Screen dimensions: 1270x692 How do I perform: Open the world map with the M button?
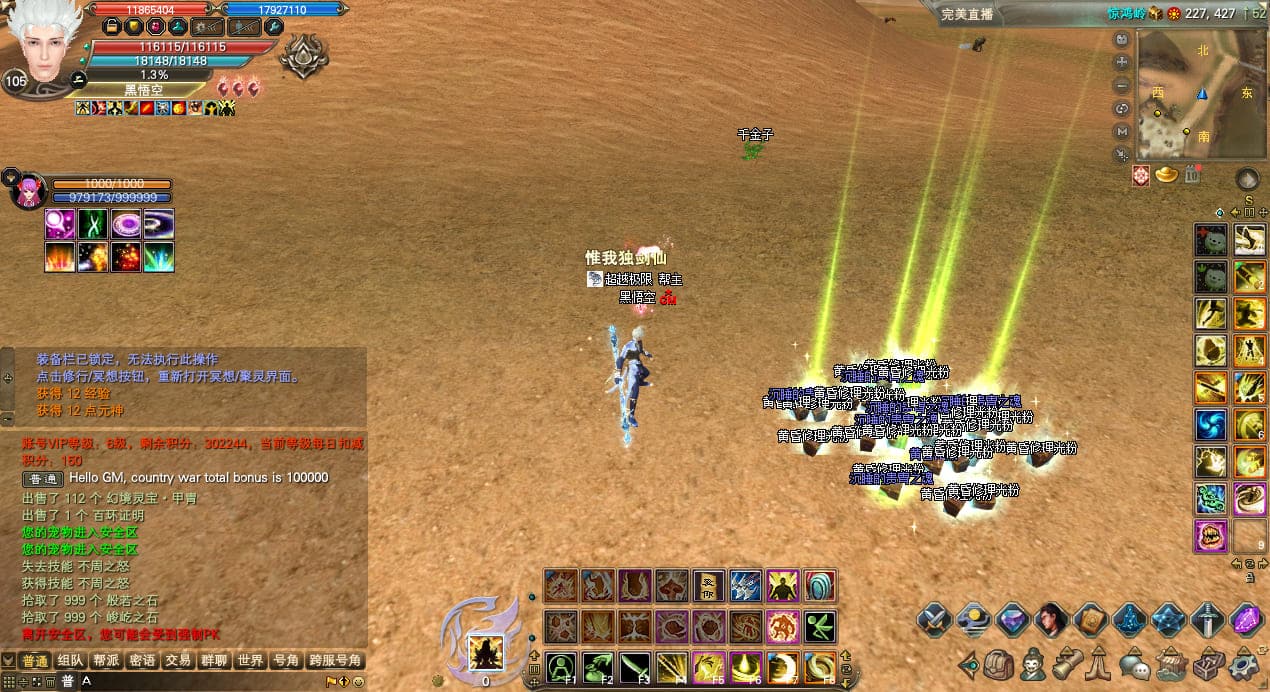coord(1122,131)
